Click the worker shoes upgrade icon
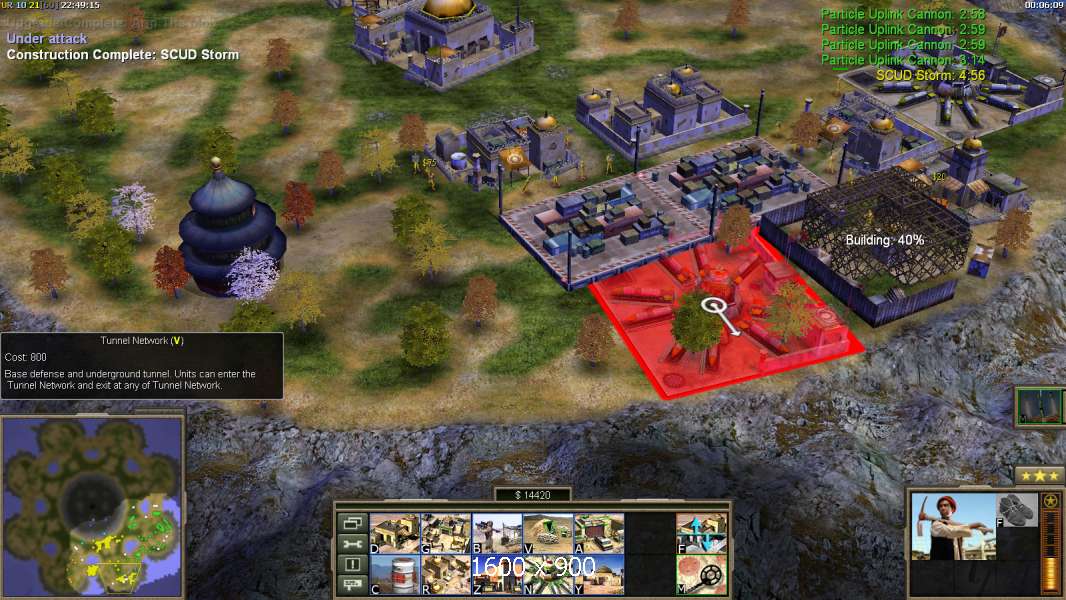The height and width of the screenshot is (600, 1066). click(1017, 509)
